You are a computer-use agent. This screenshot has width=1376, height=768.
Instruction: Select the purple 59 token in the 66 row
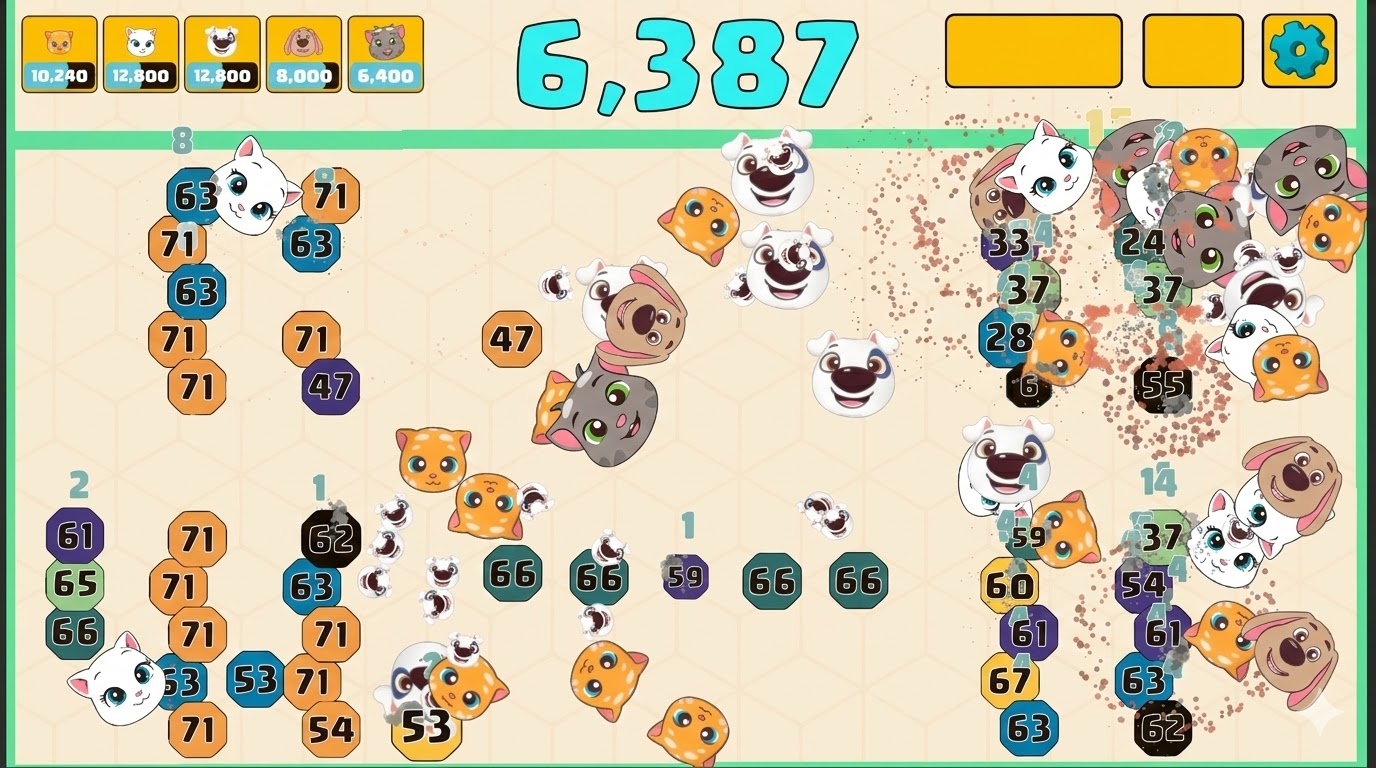coord(686,576)
